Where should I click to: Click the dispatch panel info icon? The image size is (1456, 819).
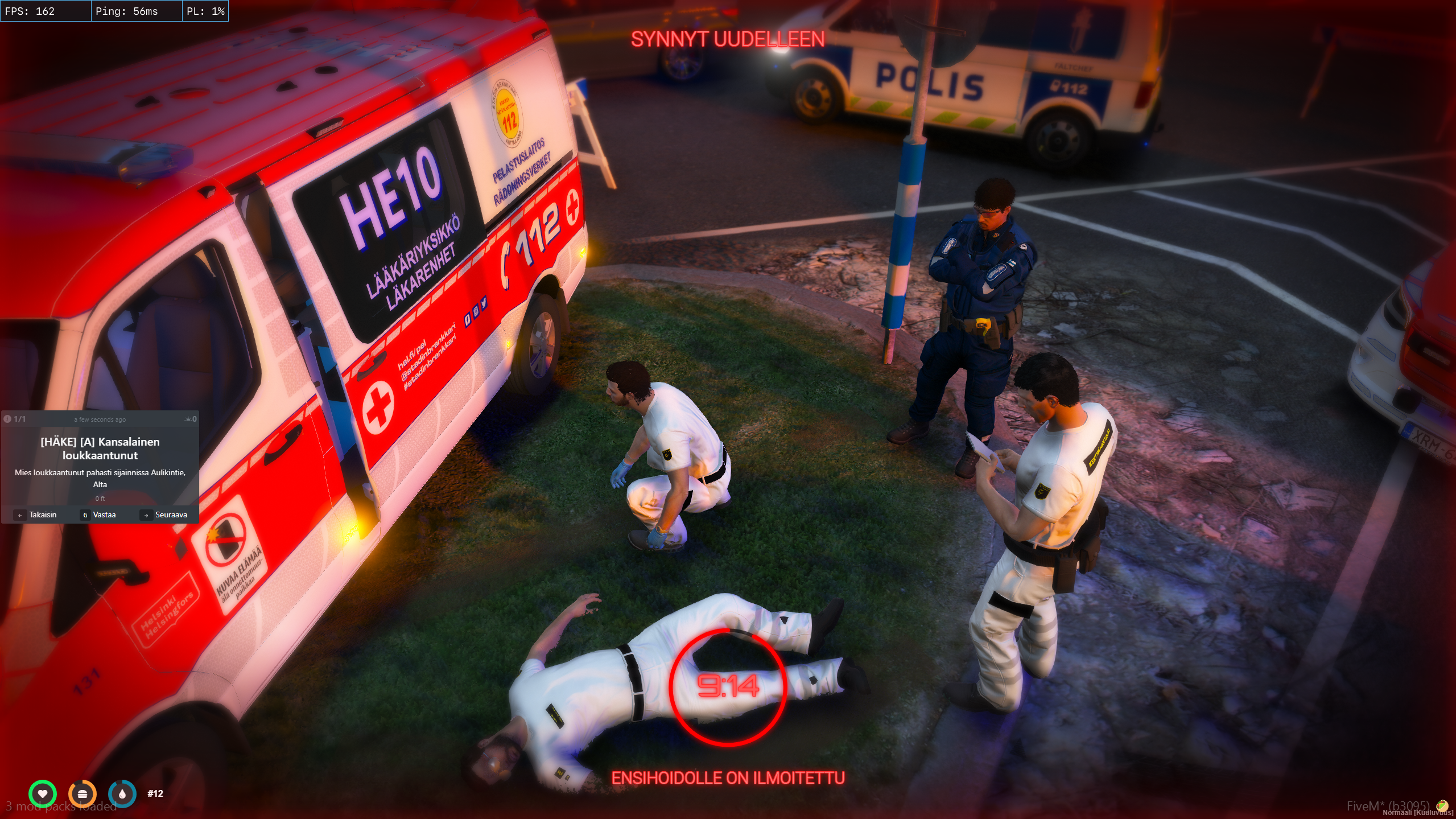[8, 419]
